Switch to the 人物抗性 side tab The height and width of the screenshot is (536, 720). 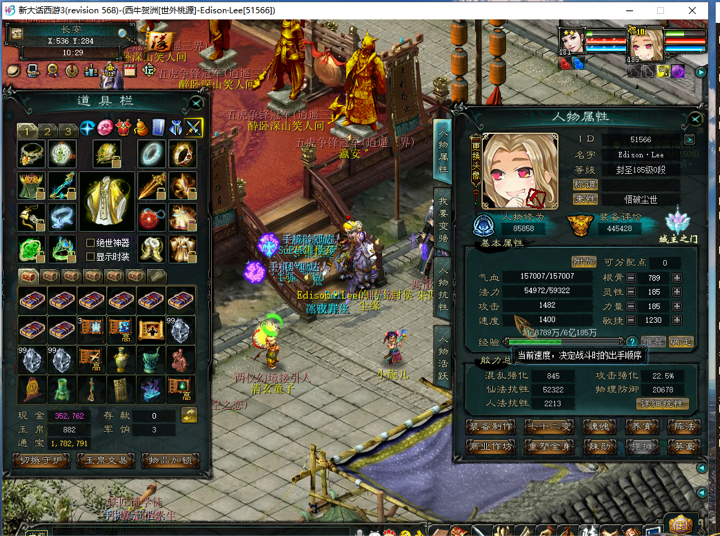pyautogui.click(x=443, y=290)
